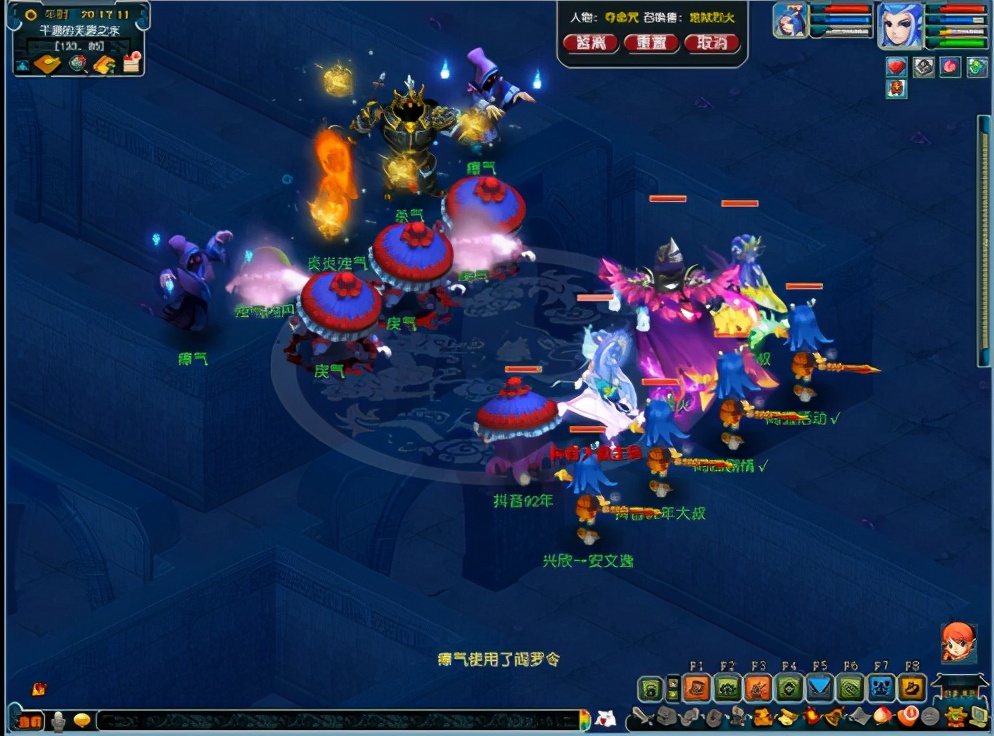This screenshot has width=994, height=736.
Task: Click the chat input bar
Action: pos(338,720)
